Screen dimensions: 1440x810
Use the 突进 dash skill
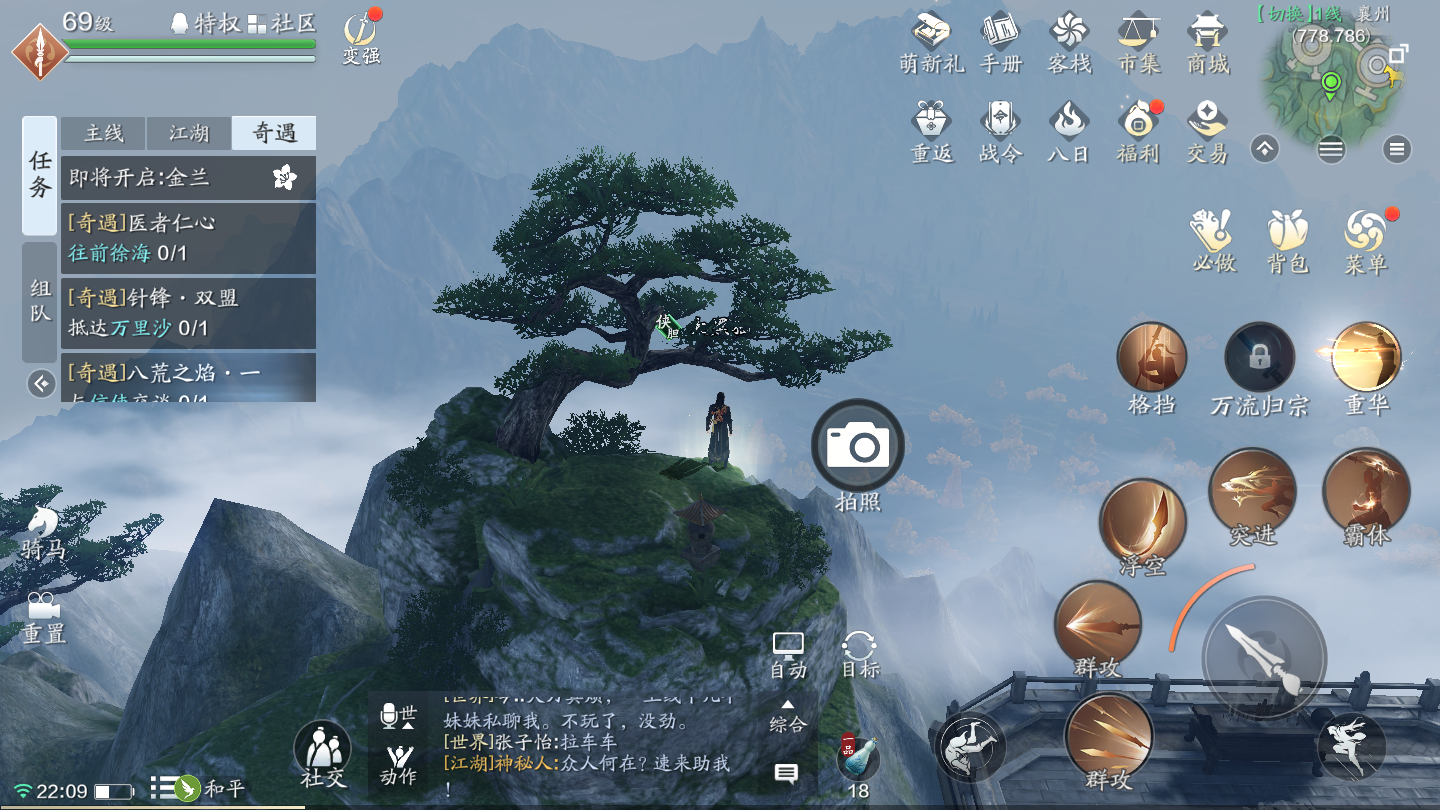point(1253,492)
